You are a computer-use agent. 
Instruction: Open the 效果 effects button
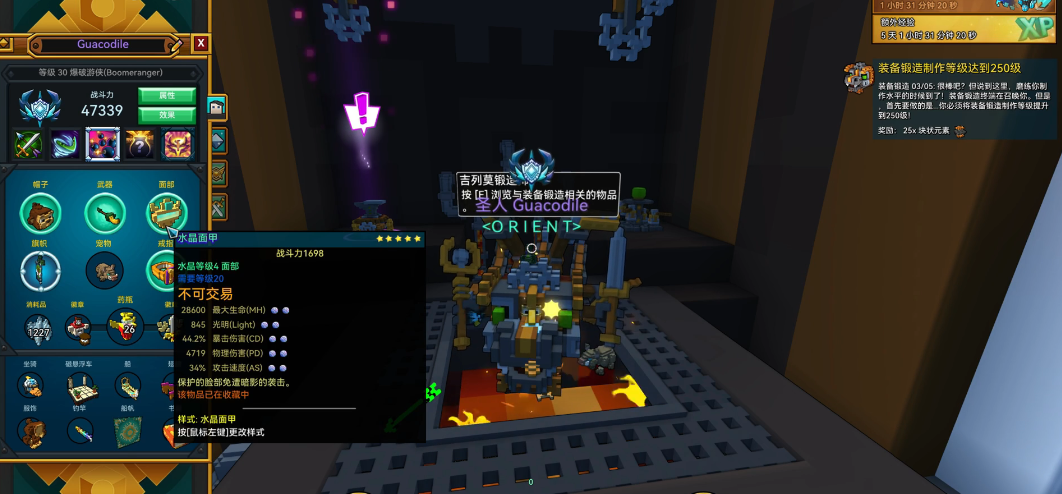pyautogui.click(x=167, y=115)
